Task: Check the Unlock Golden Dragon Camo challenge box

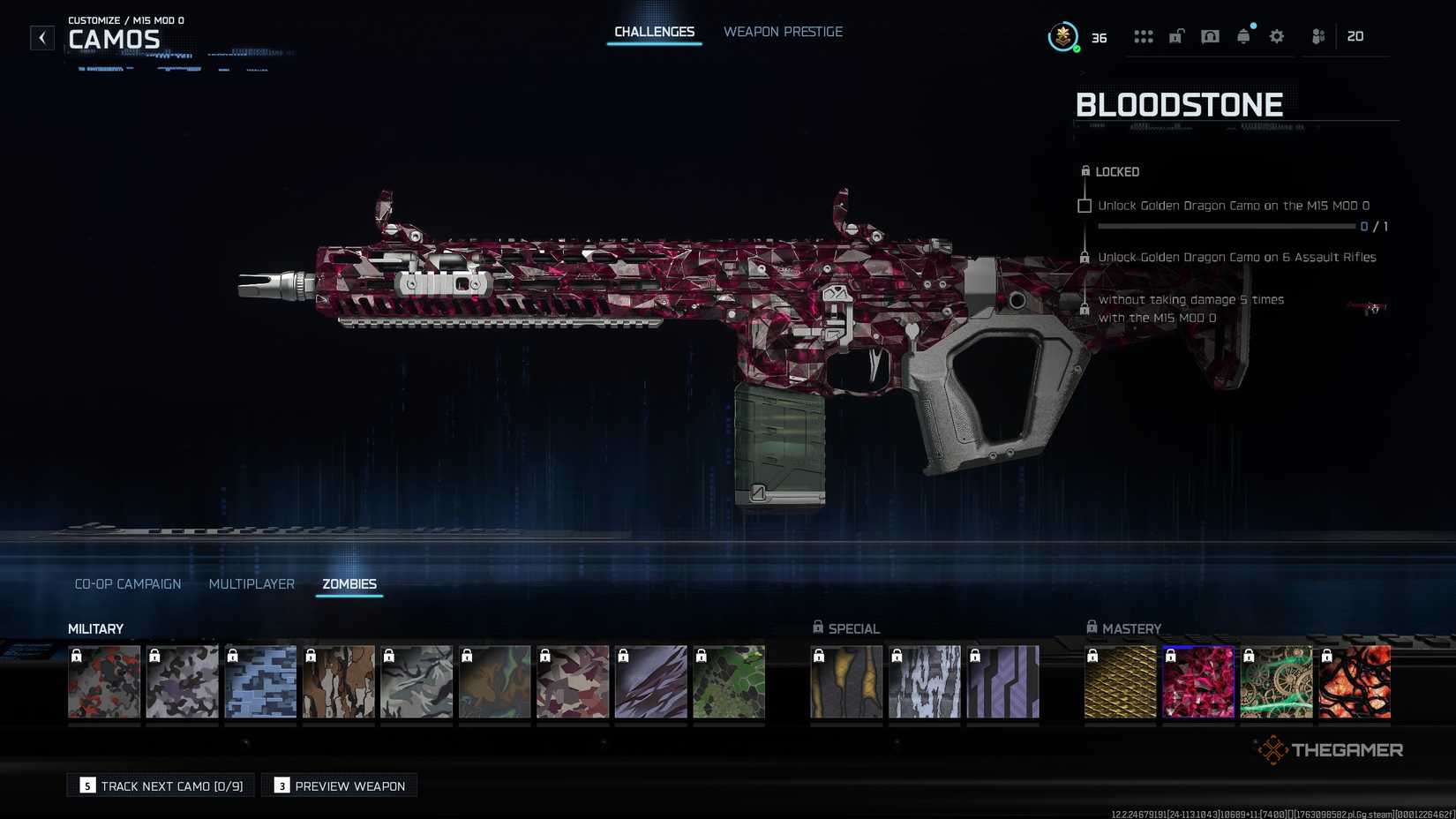Action: (x=1084, y=205)
